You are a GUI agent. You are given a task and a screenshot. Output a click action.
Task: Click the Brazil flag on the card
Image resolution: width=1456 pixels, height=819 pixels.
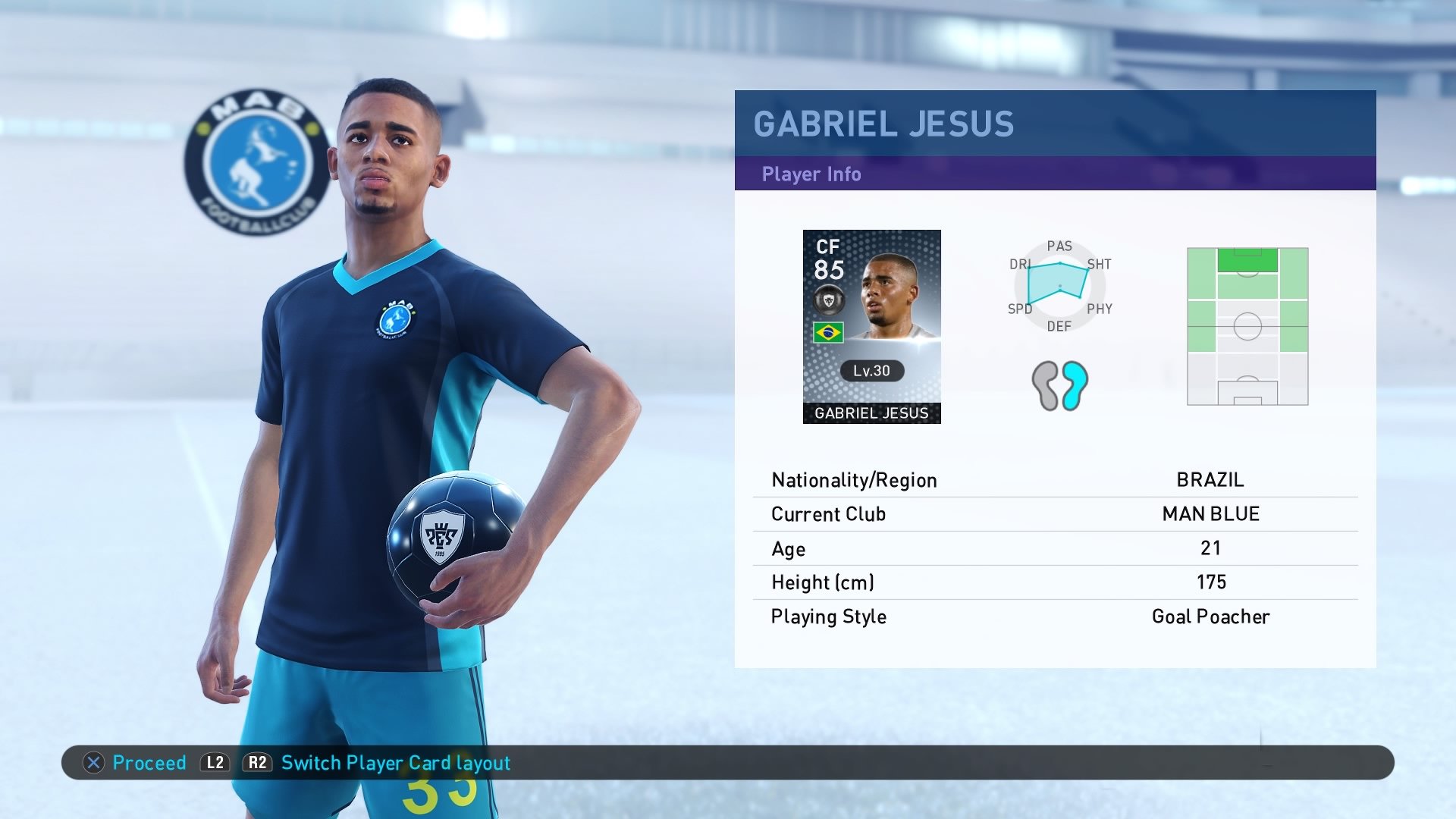830,331
